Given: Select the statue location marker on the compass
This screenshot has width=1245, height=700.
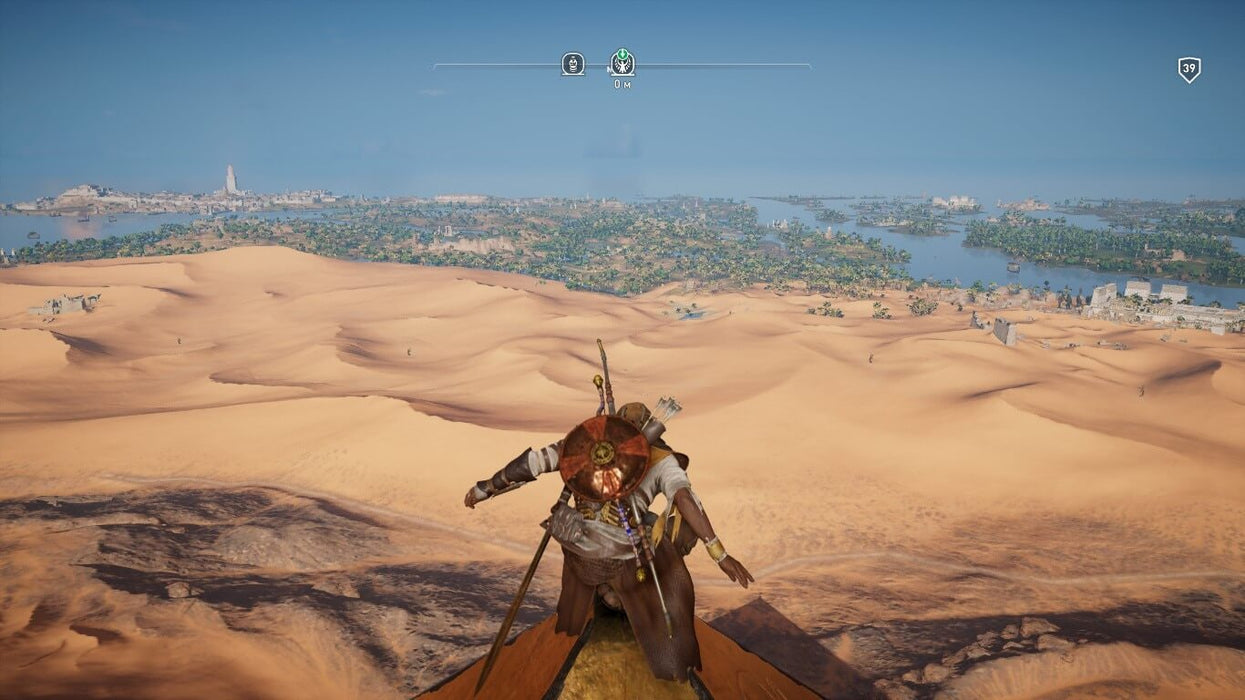Looking at the screenshot, I should [572, 64].
